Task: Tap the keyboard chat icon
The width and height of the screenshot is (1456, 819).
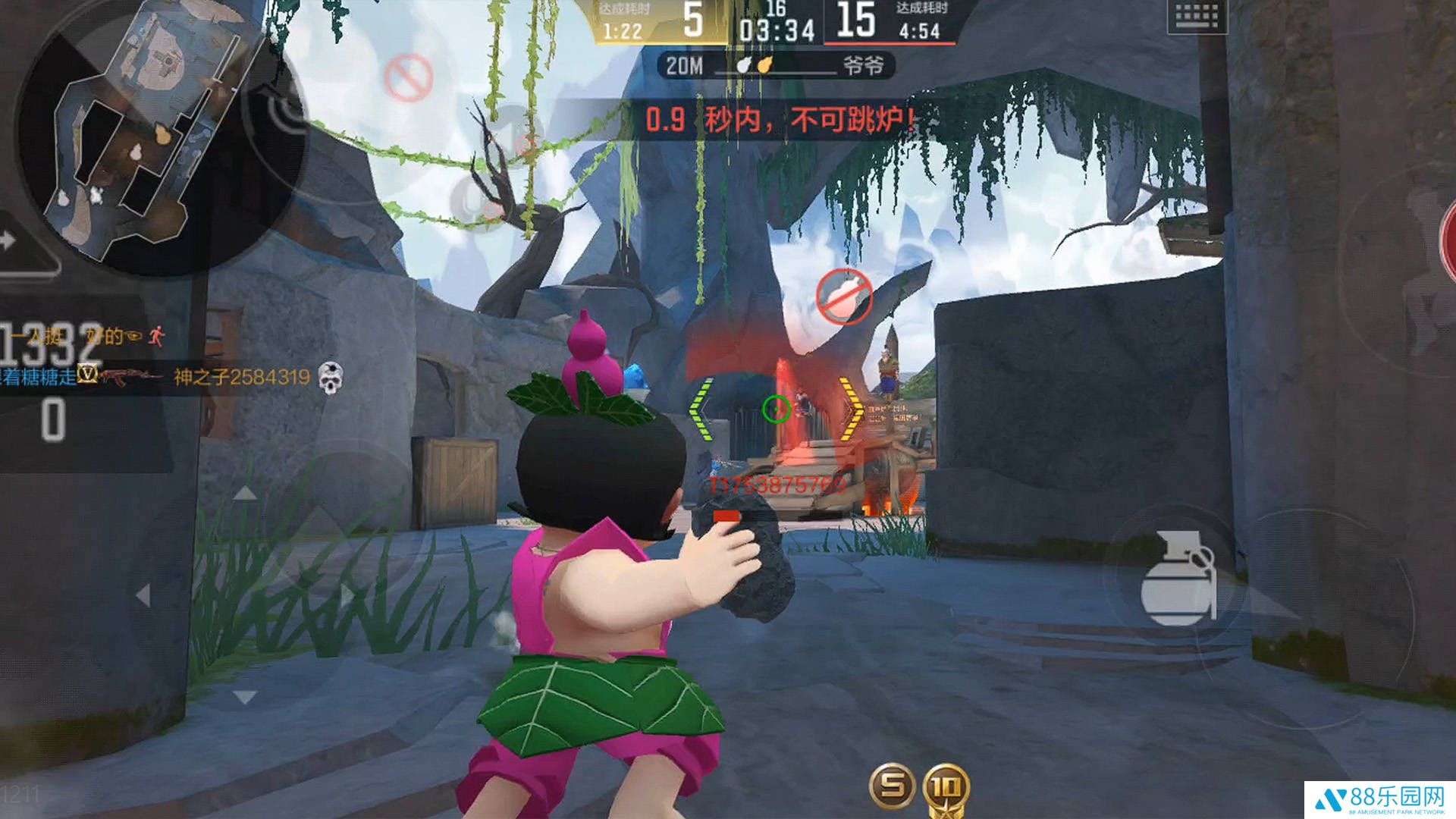Action: tap(1196, 15)
